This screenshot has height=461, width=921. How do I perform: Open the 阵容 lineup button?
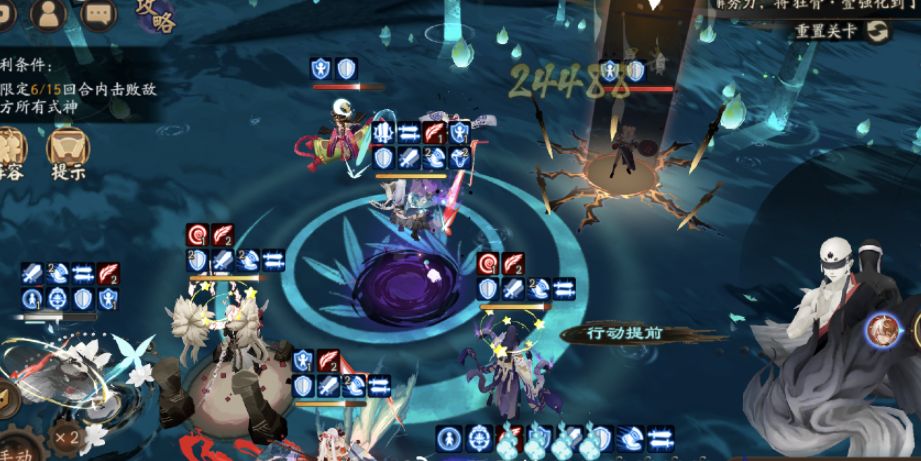10,153
